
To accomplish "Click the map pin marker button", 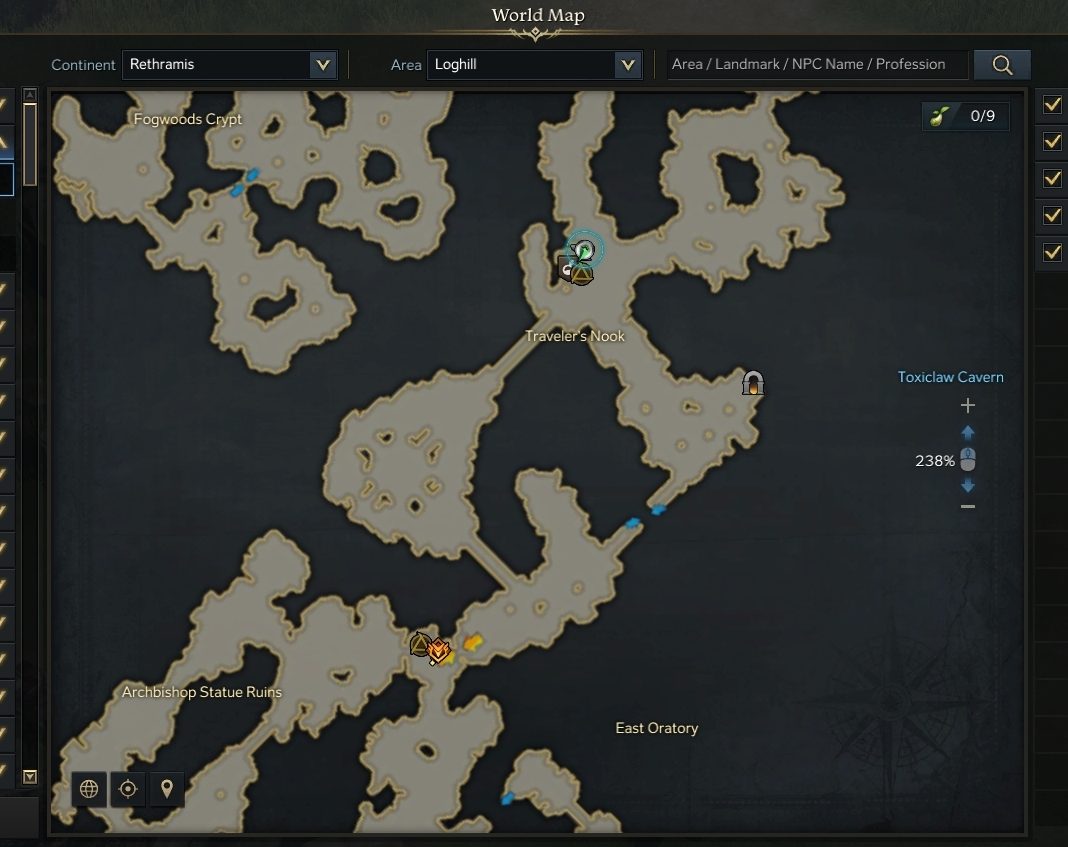I will pyautogui.click(x=166, y=789).
